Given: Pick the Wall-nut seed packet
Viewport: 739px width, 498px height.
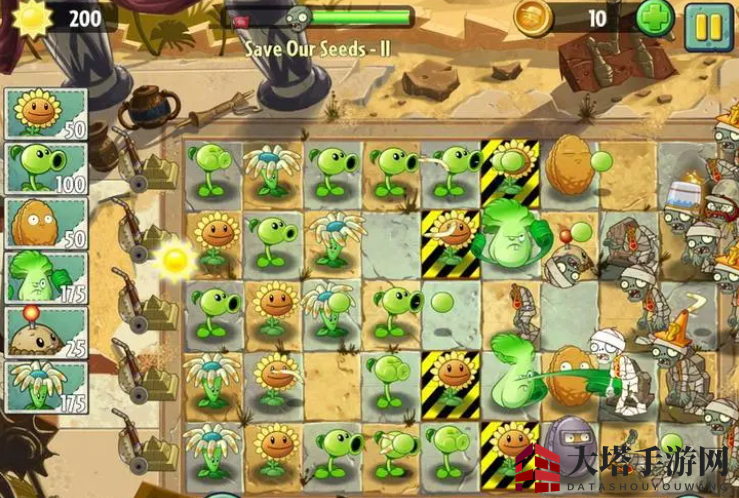Looking at the screenshot, I should tap(46, 223).
